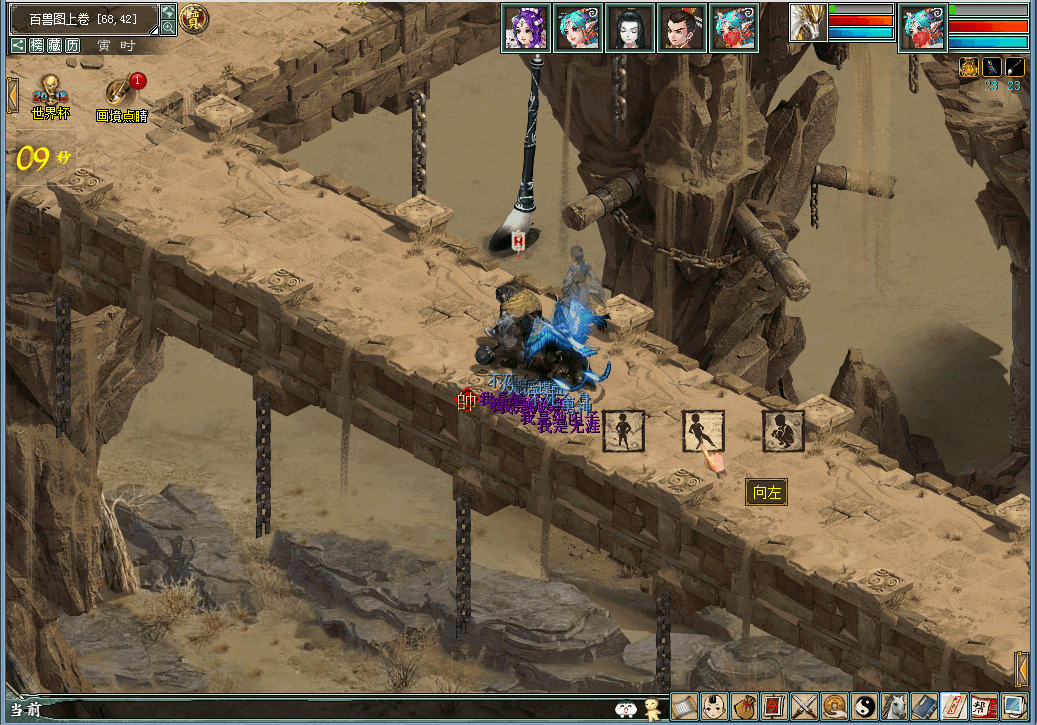Open the crossed swords combat icon

(x=804, y=707)
